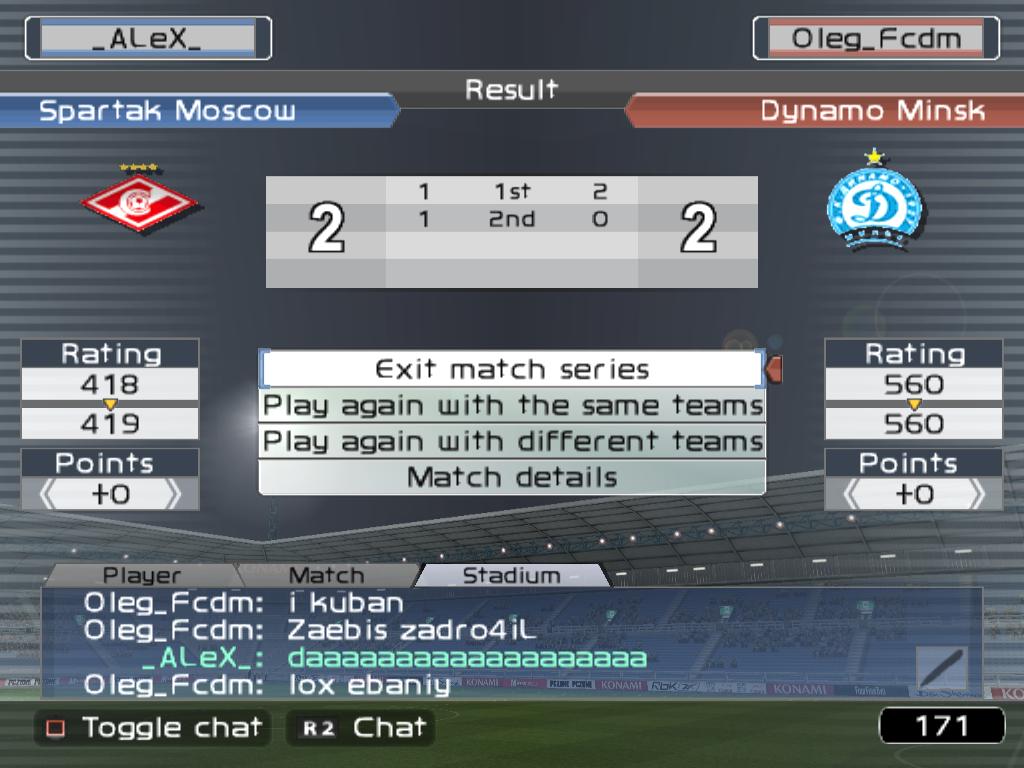This screenshot has height=768, width=1024.
Task: Open Match details
Action: tap(512, 477)
